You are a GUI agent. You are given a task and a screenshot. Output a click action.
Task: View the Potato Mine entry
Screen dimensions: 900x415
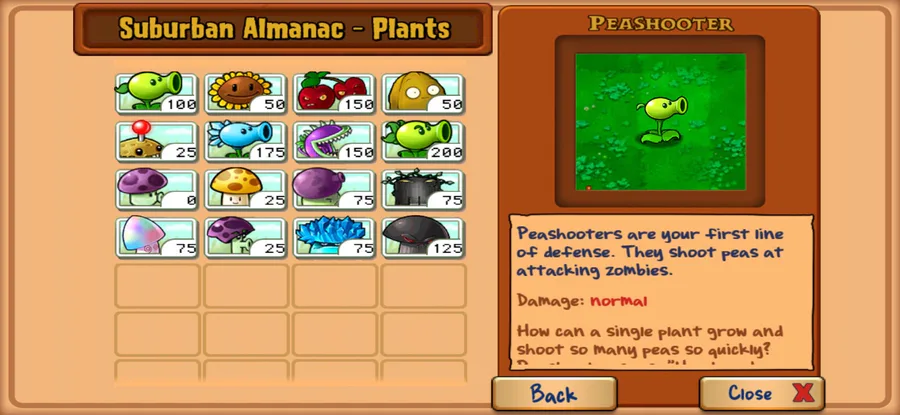click(157, 141)
